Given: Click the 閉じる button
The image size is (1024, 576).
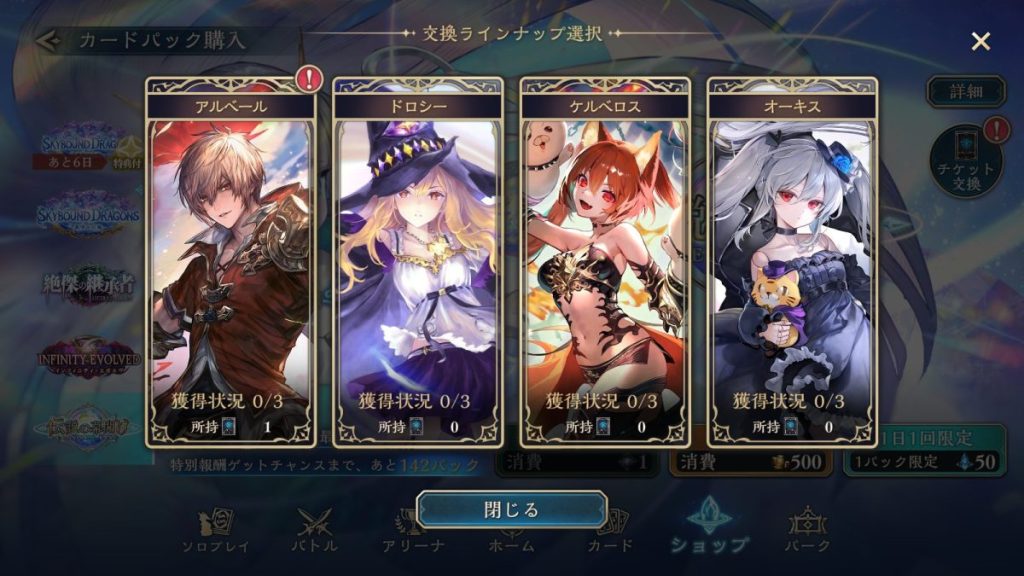Looking at the screenshot, I should 511,509.
